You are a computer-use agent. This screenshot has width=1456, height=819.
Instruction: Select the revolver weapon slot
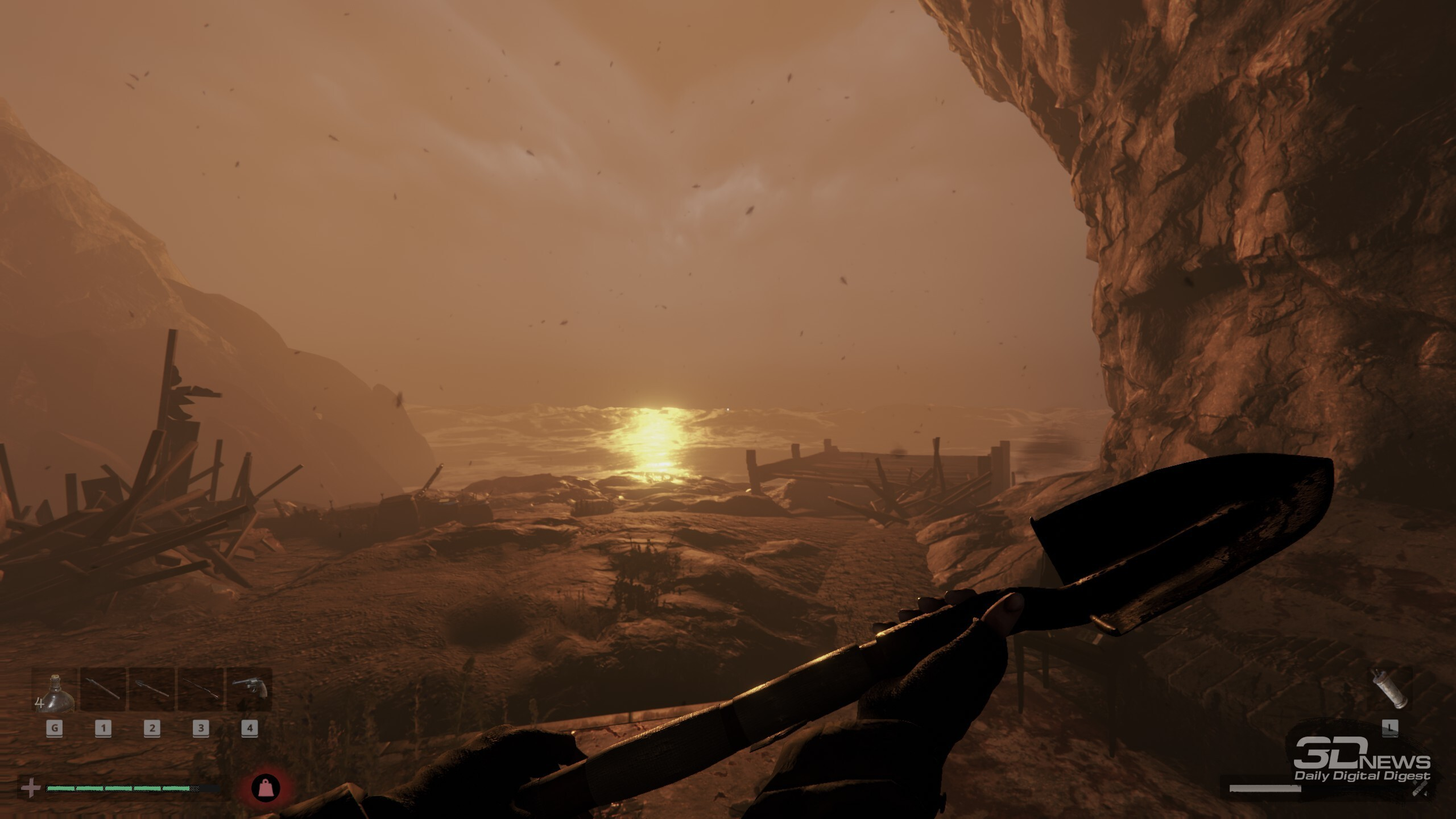(x=249, y=689)
